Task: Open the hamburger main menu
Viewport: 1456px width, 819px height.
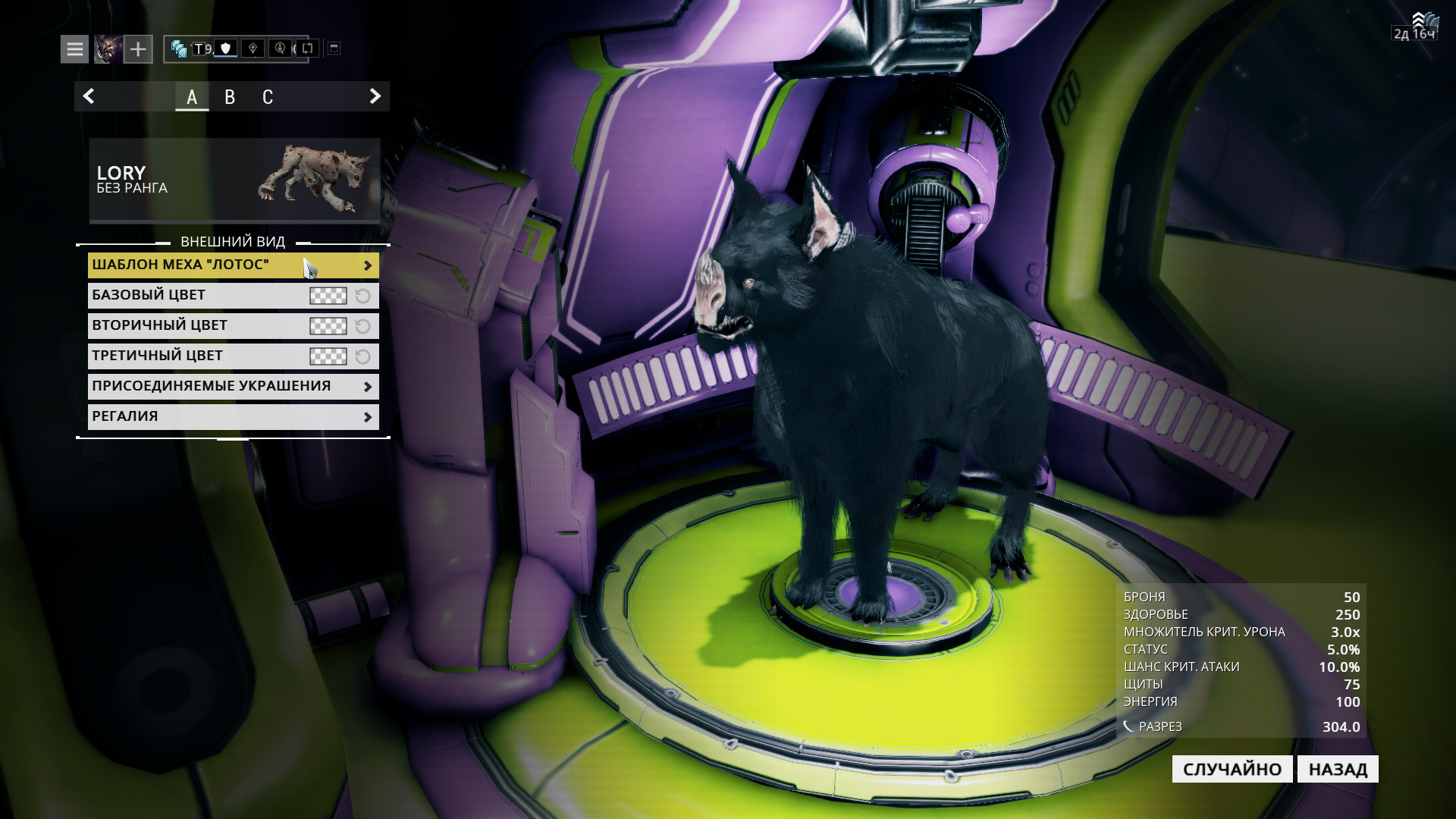Action: (x=73, y=49)
